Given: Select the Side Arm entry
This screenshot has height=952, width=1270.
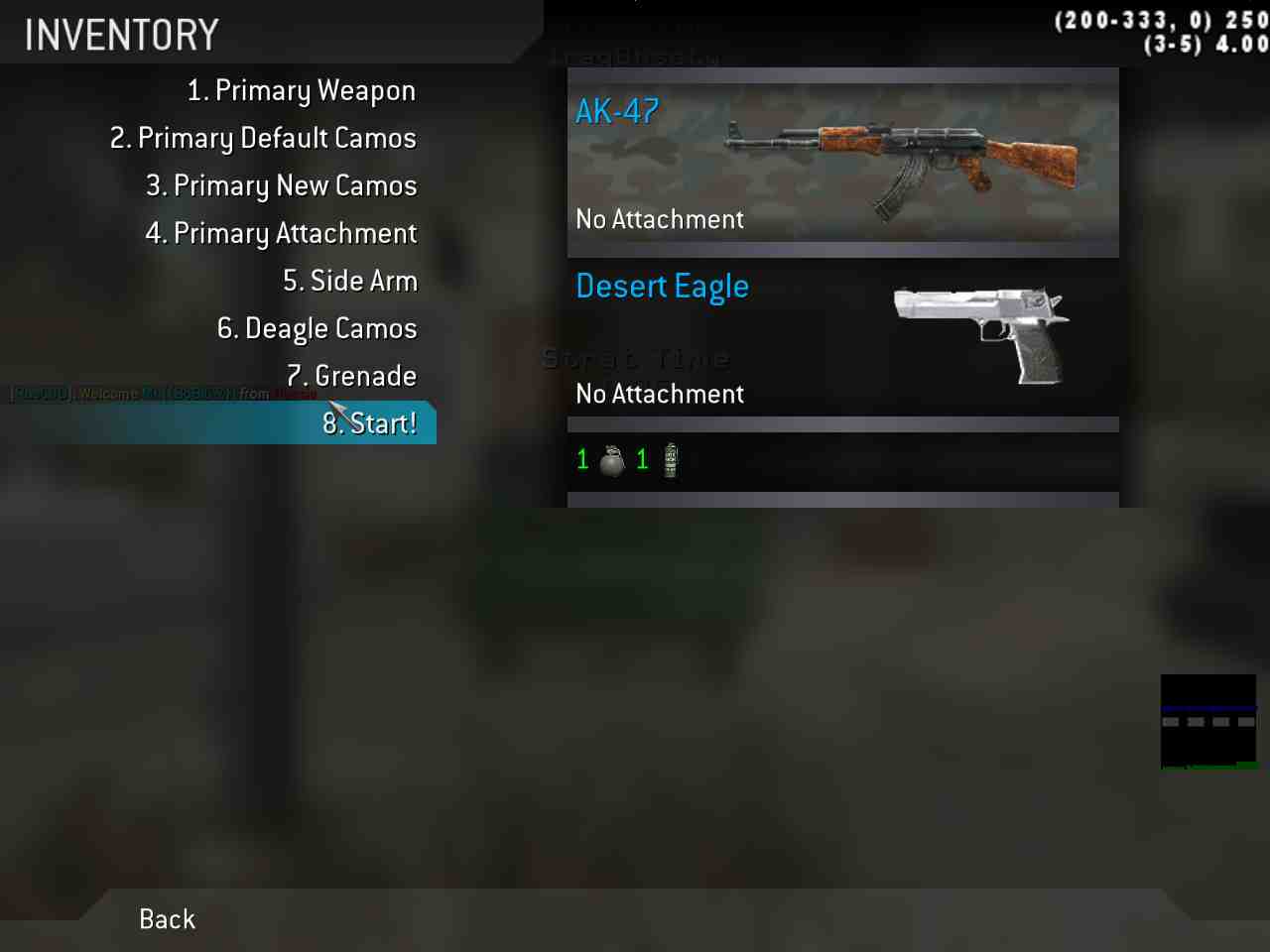Looking at the screenshot, I should (349, 282).
